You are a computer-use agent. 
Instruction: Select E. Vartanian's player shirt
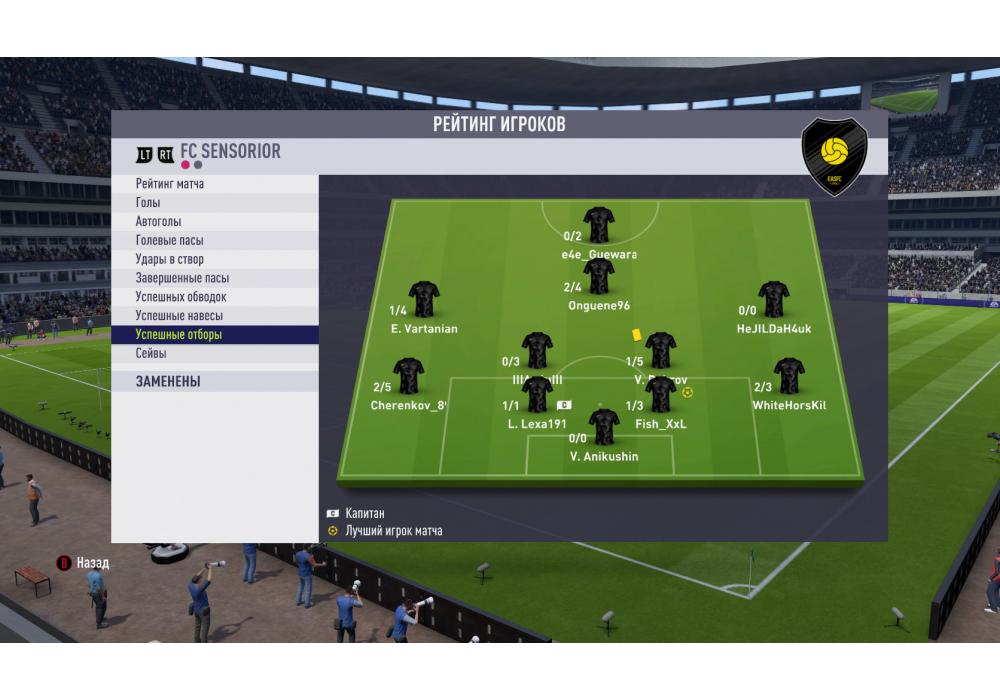coord(424,299)
